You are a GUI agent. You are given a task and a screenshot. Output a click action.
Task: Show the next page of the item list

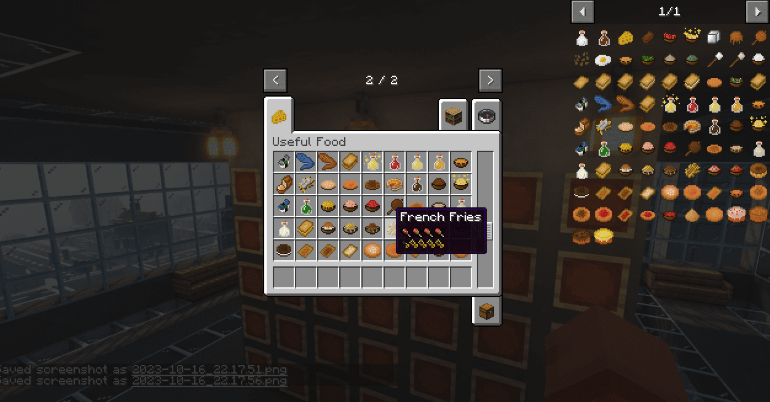click(756, 12)
